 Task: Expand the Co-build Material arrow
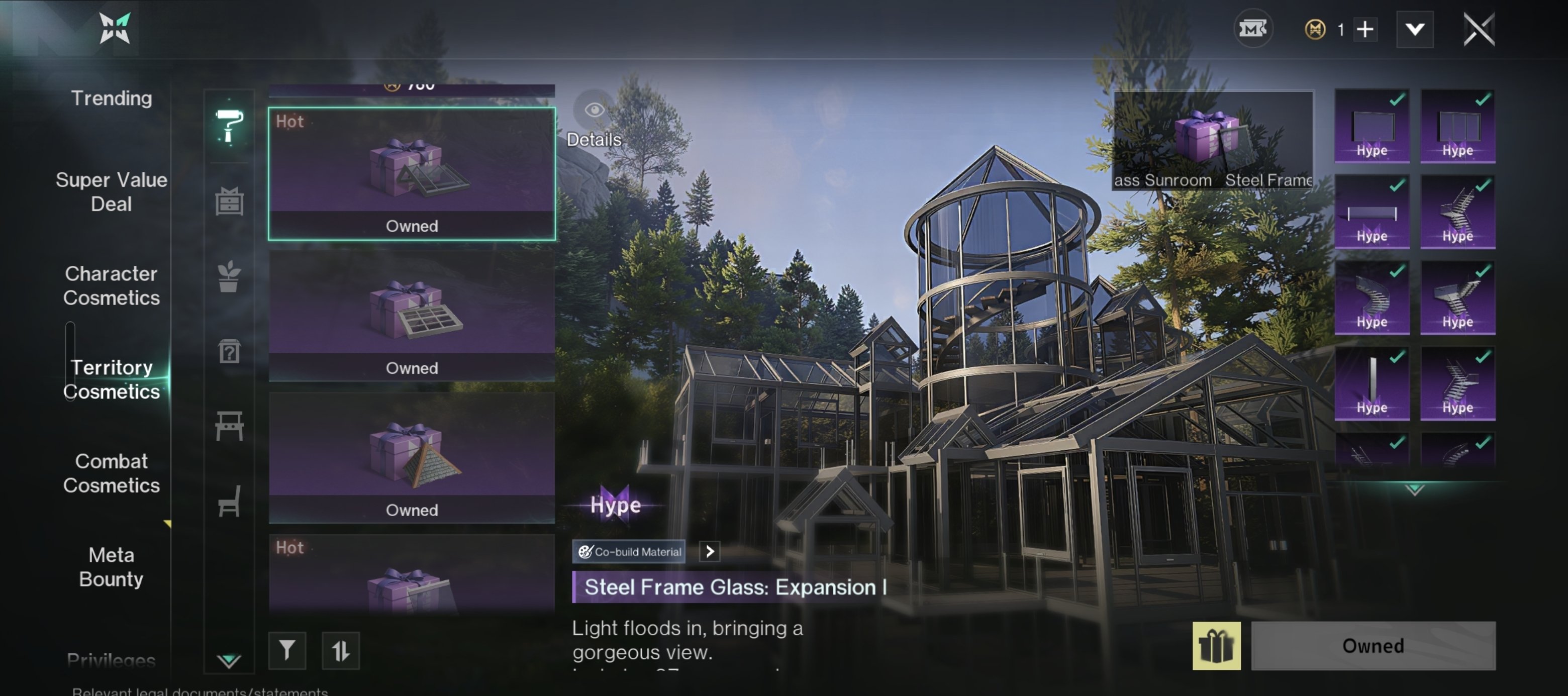point(709,551)
